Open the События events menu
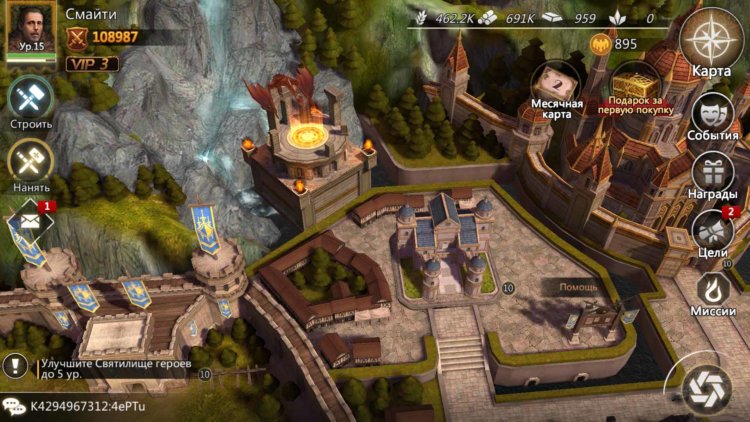Image resolution: width=750 pixels, height=422 pixels. [713, 113]
